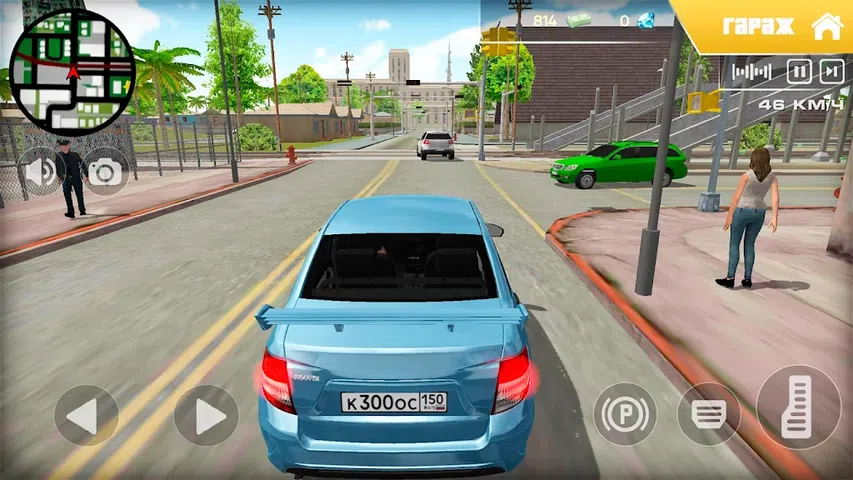The image size is (853, 480).
Task: Tap the tall gas pedal button
Action: pyautogui.click(x=797, y=407)
